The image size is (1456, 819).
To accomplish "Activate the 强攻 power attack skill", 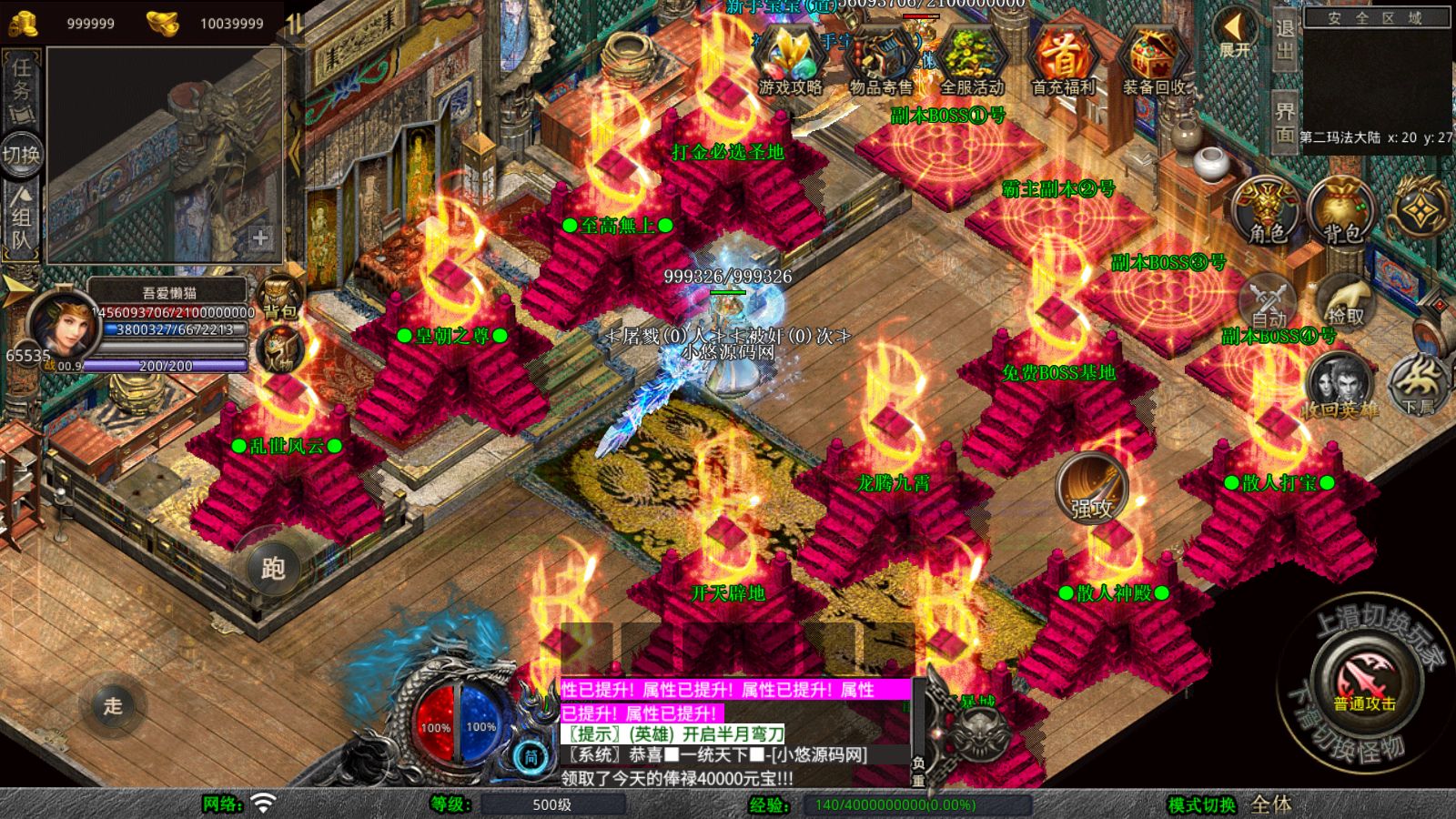I will coord(1092,490).
